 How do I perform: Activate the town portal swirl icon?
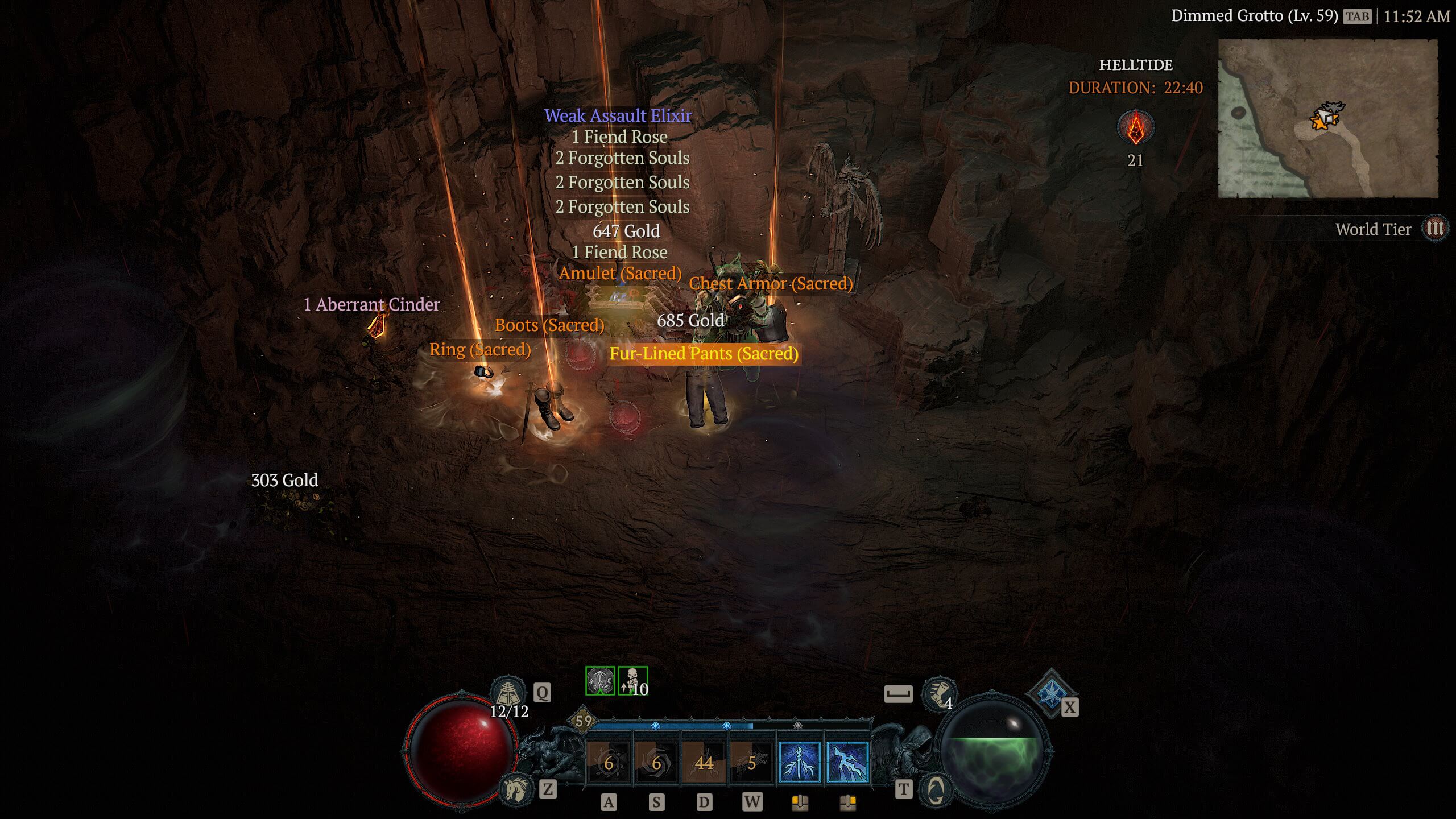(936, 789)
